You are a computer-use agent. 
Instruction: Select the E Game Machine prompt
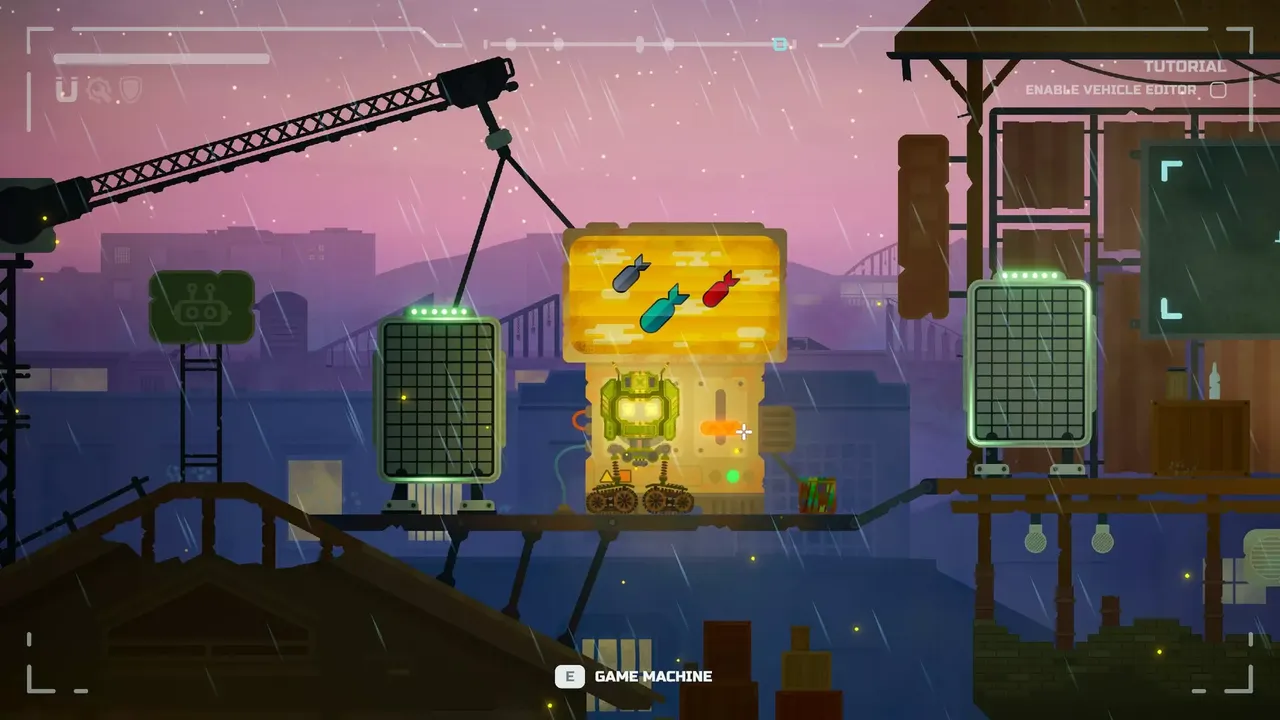(634, 676)
